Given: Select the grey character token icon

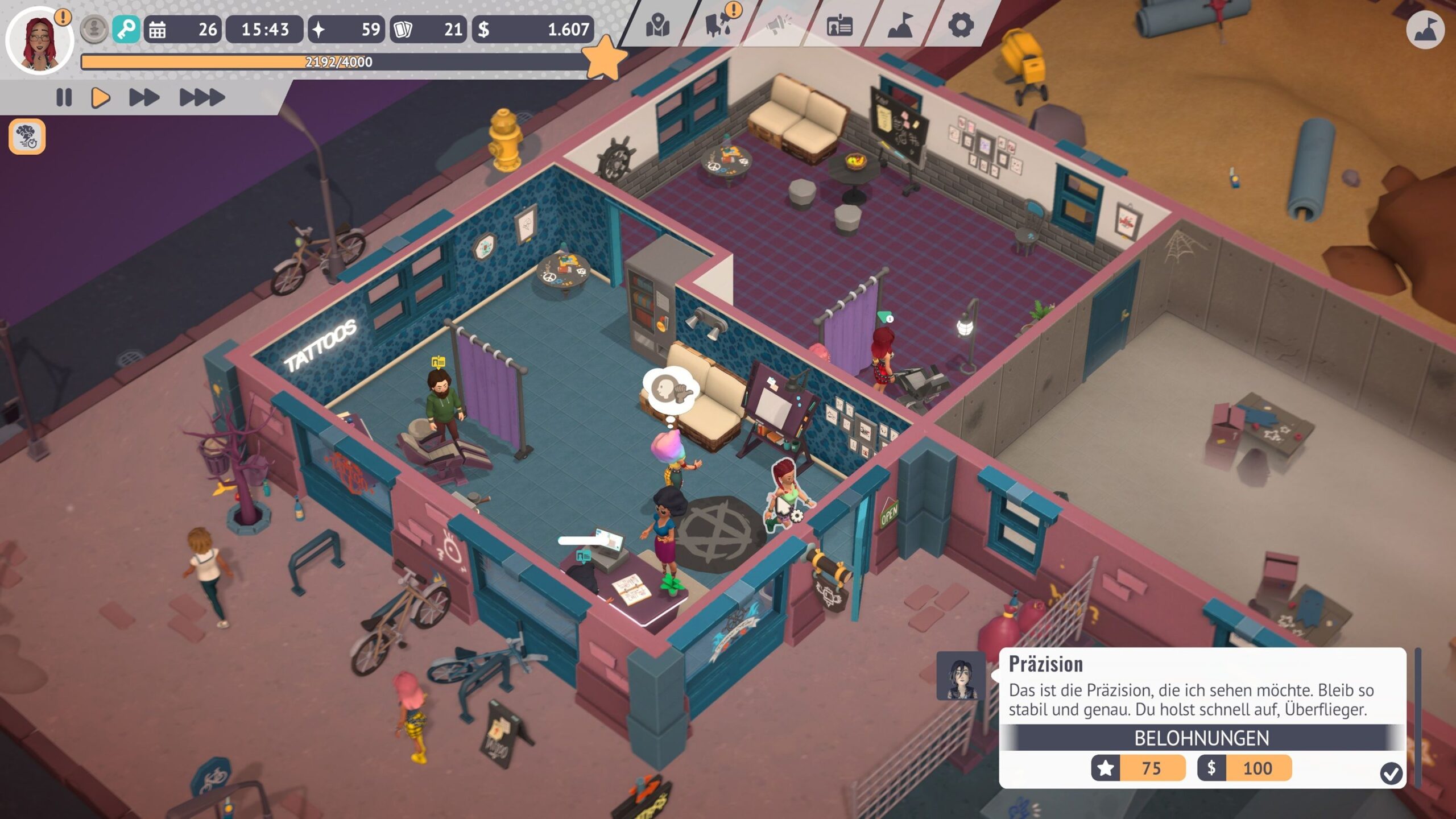Looking at the screenshot, I should point(94,29).
